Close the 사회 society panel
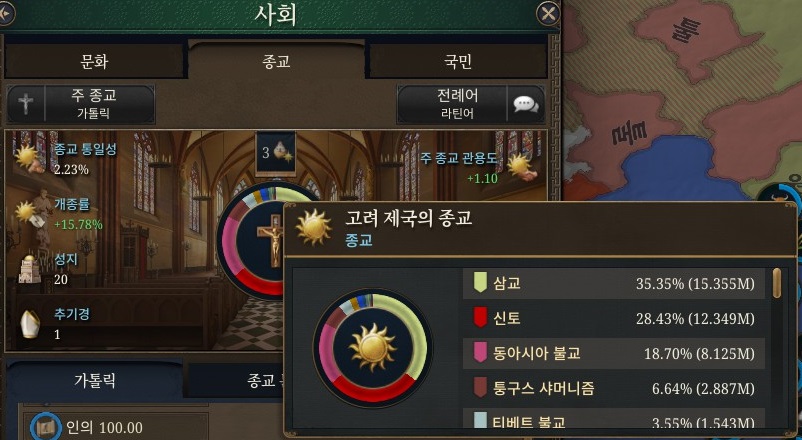Screen dimensions: 802x440 (x=547, y=13)
